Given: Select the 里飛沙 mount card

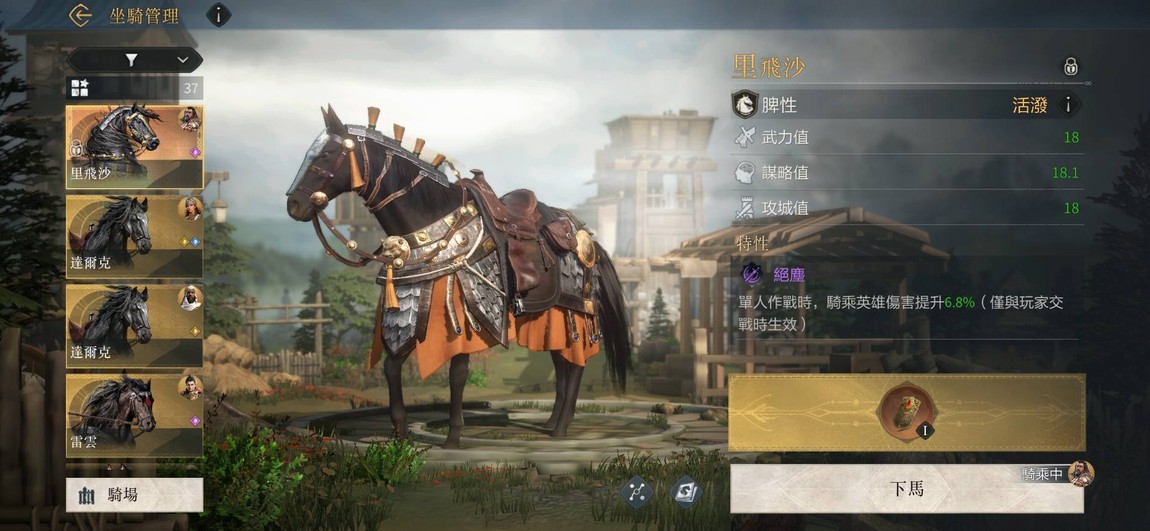Looking at the screenshot, I should point(134,147).
